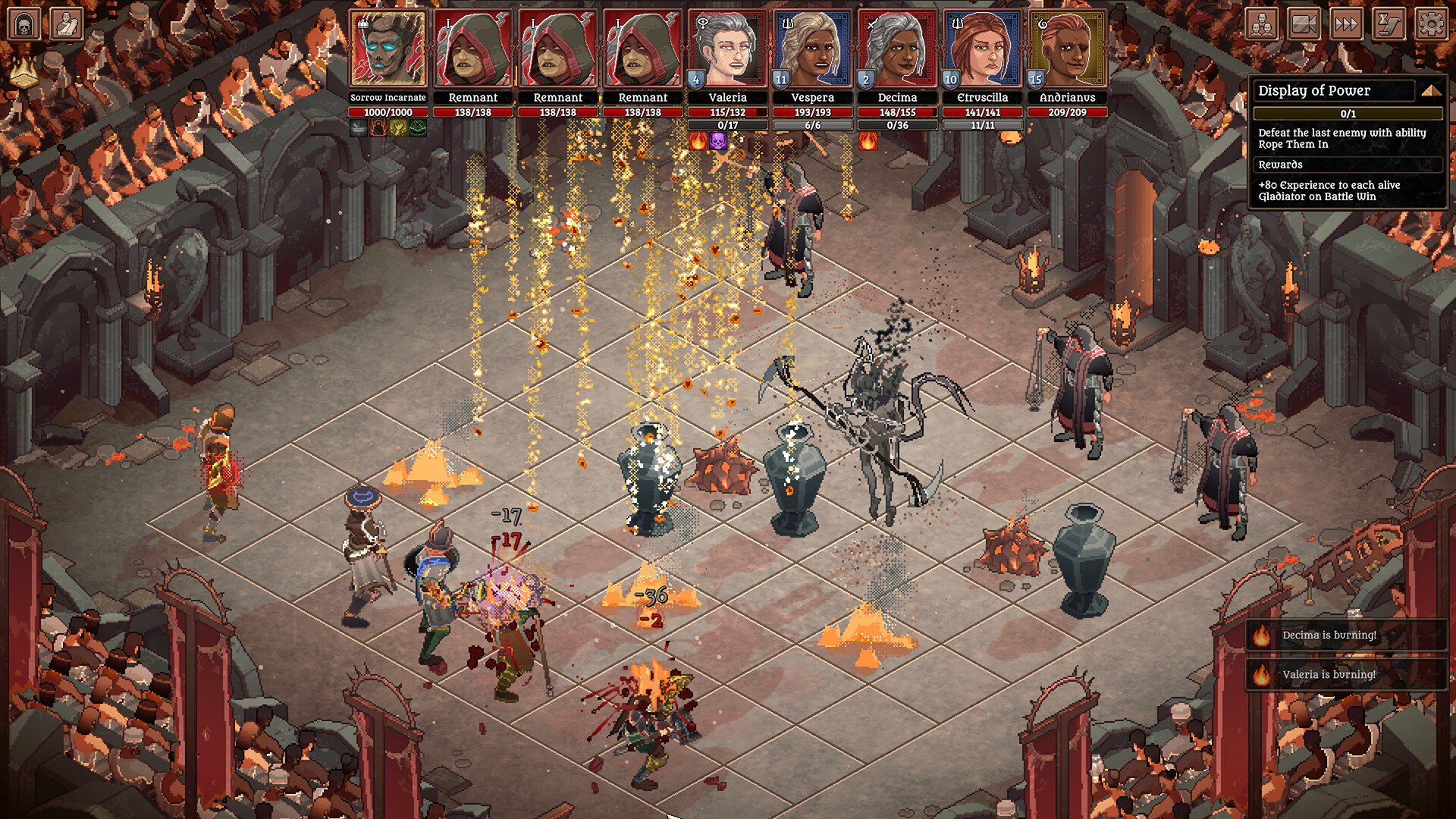Open the turn history scroll icon
1456x819 pixels.
(x=1389, y=24)
